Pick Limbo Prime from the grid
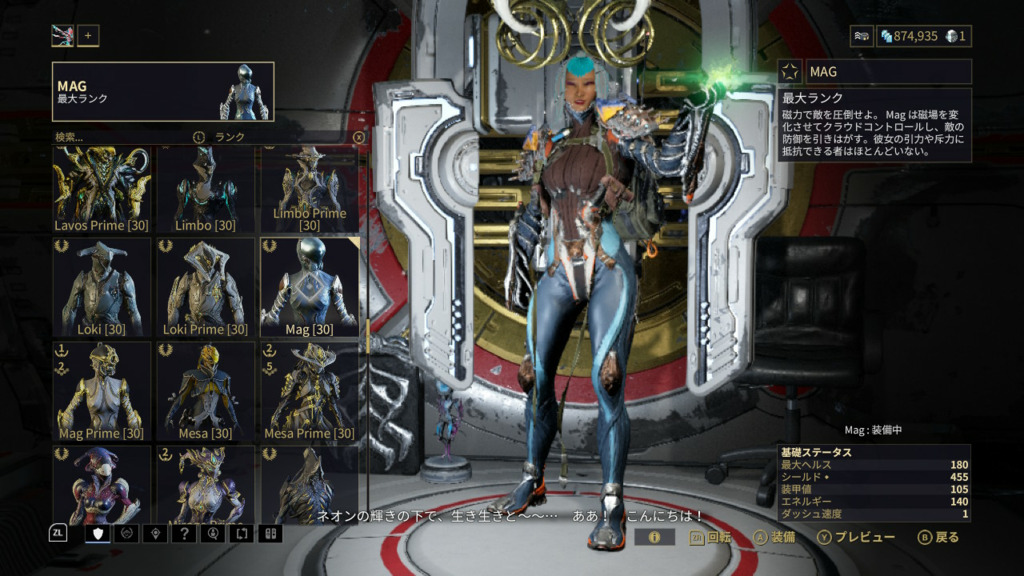Image resolution: width=1024 pixels, height=576 pixels. click(x=309, y=189)
